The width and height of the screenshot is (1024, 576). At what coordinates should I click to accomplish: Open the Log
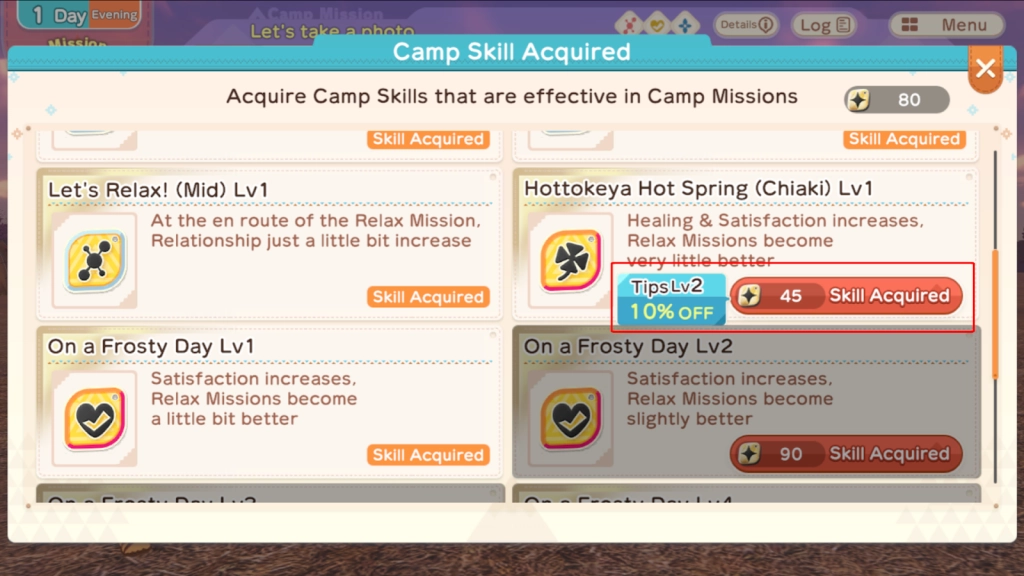coord(826,25)
